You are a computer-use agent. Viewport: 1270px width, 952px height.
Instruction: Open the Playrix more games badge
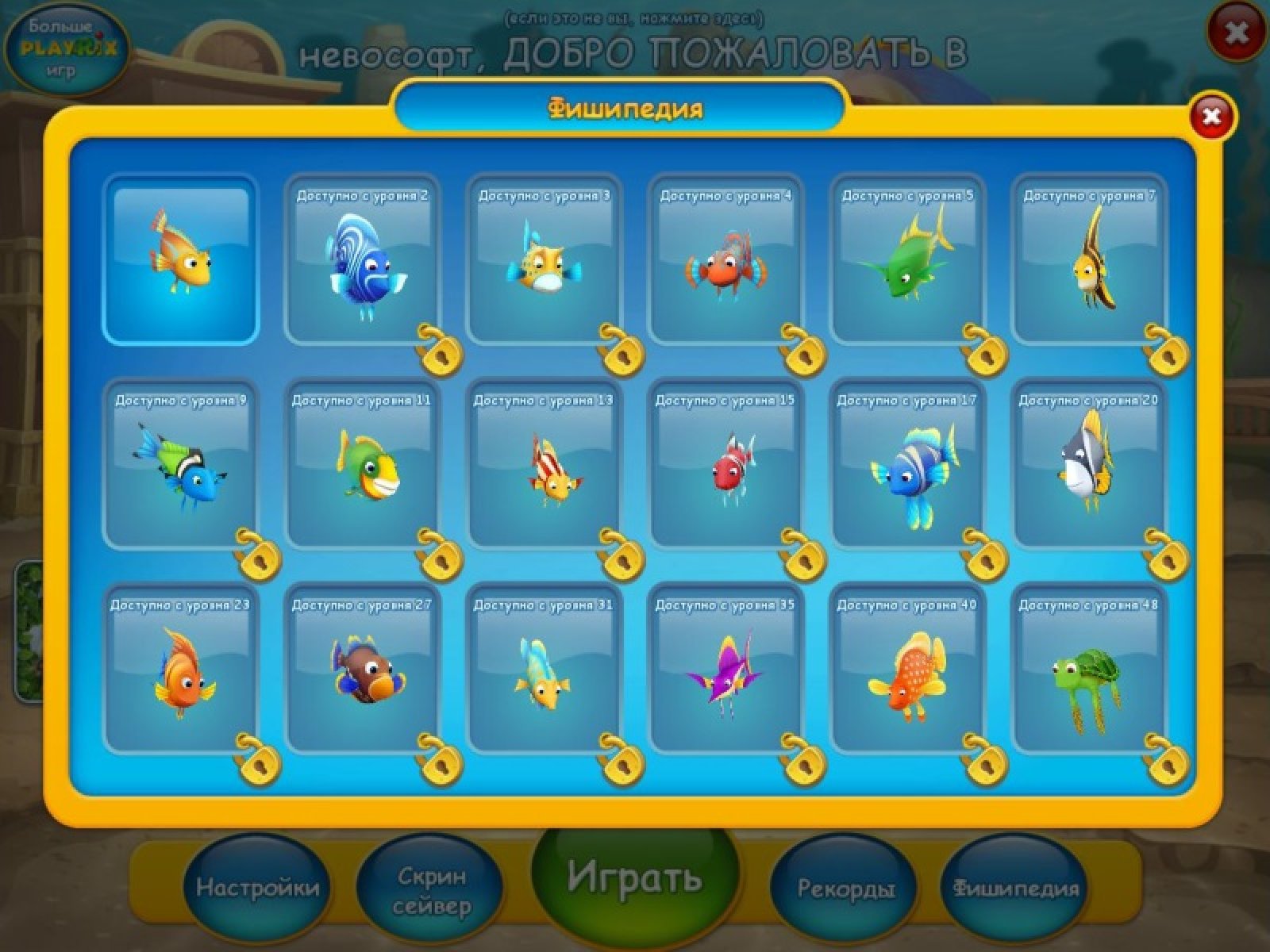tap(68, 49)
